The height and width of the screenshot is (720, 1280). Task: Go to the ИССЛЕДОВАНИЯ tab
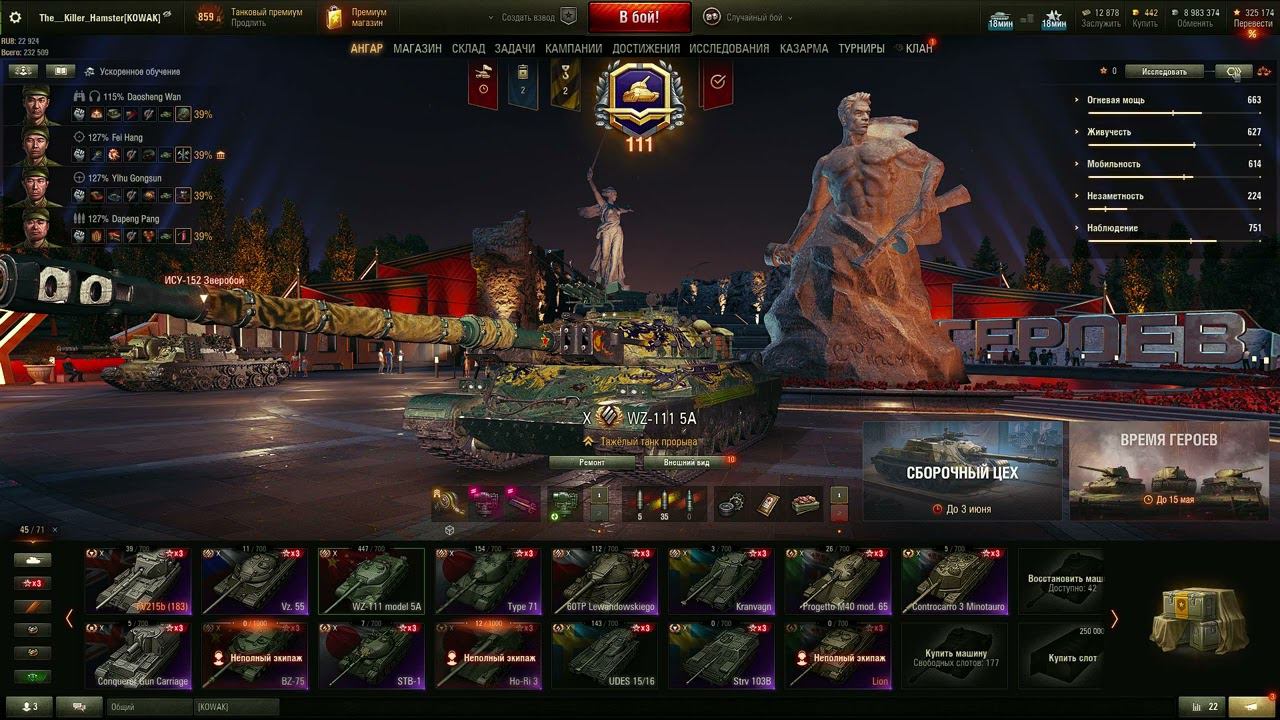click(729, 48)
